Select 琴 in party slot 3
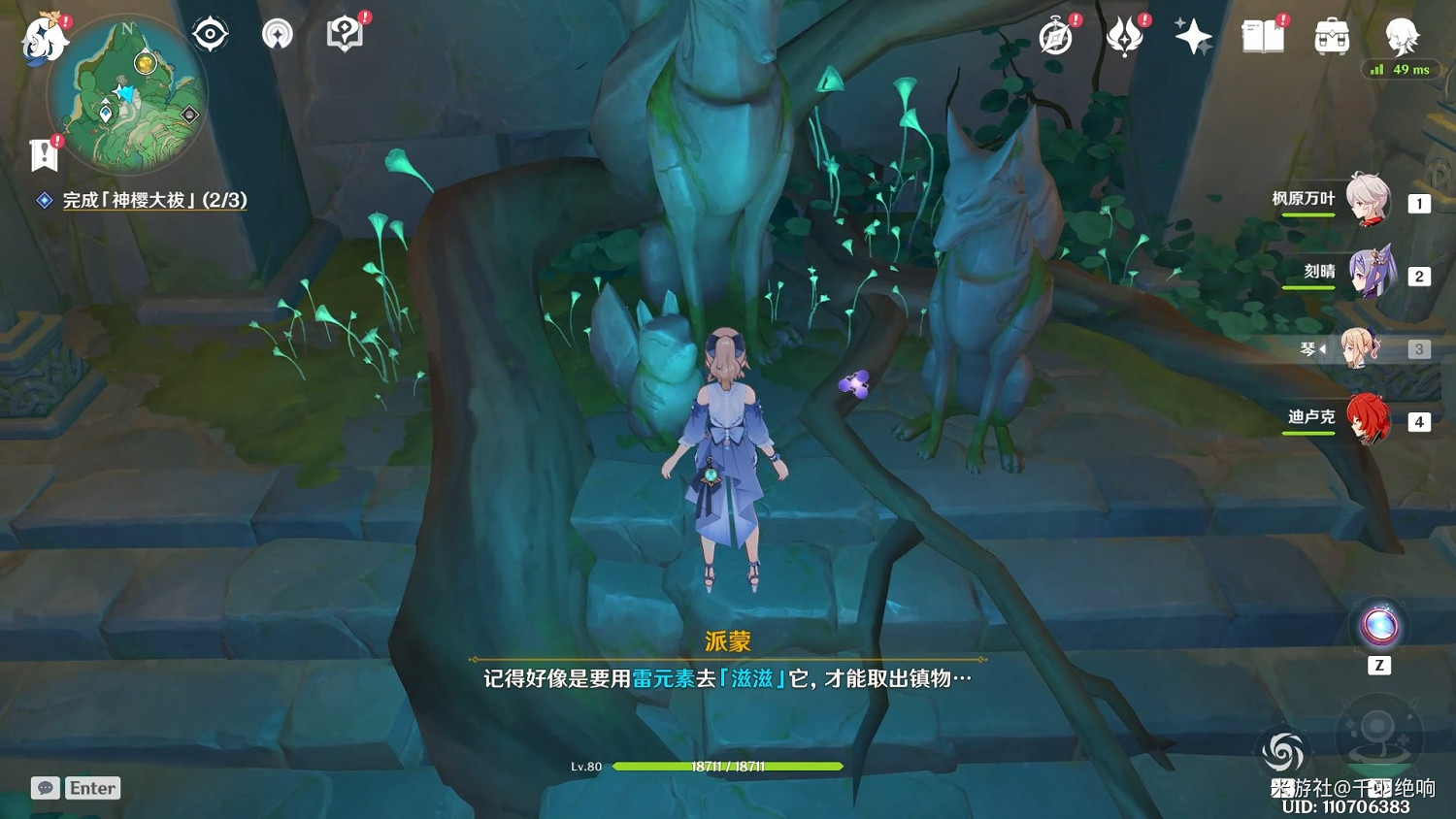1456x819 pixels. point(1363,347)
